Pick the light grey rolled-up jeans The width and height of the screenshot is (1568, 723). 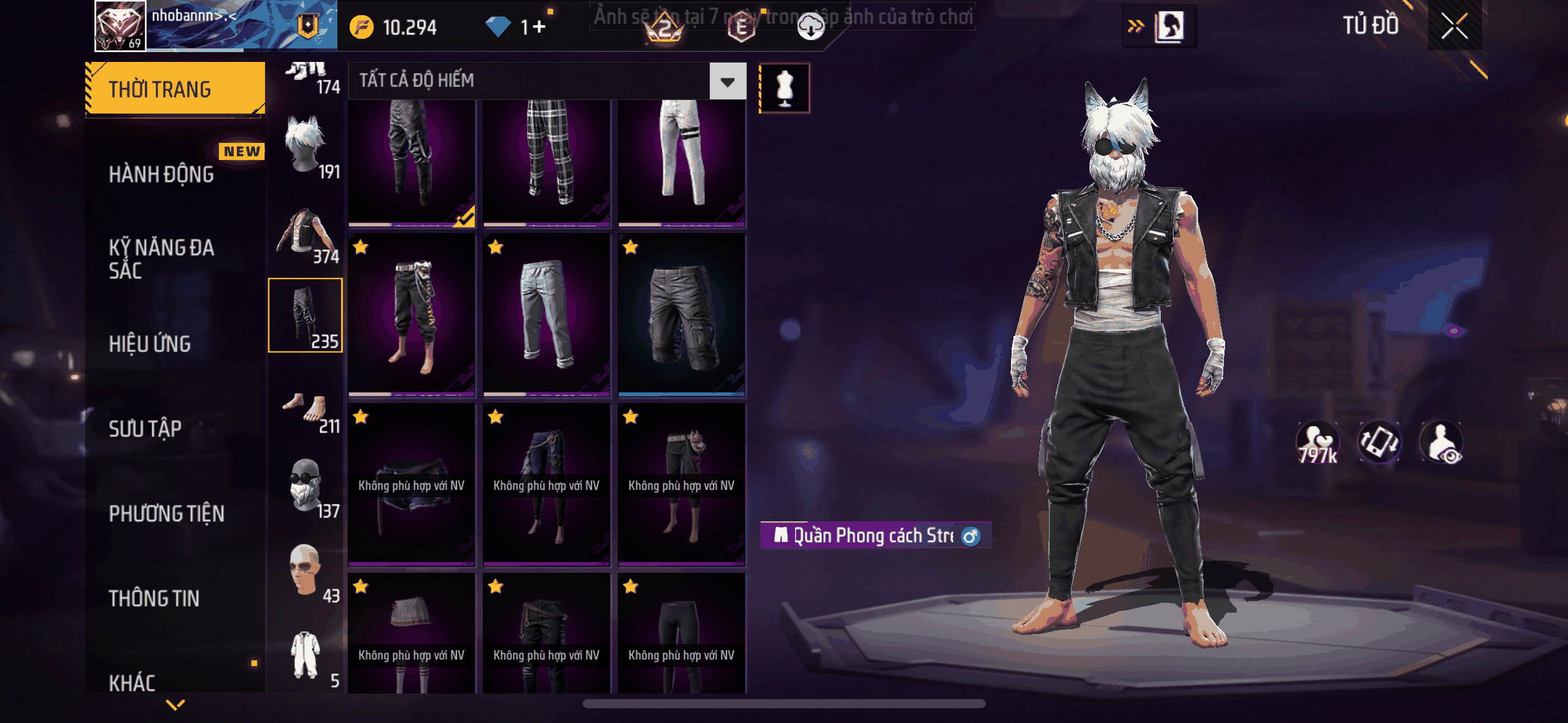tap(547, 315)
